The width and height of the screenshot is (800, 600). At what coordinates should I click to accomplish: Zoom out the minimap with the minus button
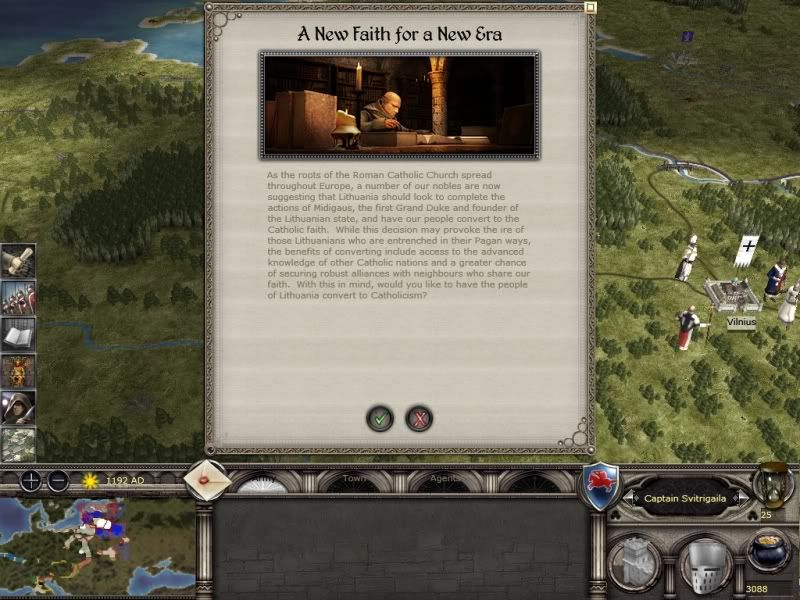(x=58, y=480)
